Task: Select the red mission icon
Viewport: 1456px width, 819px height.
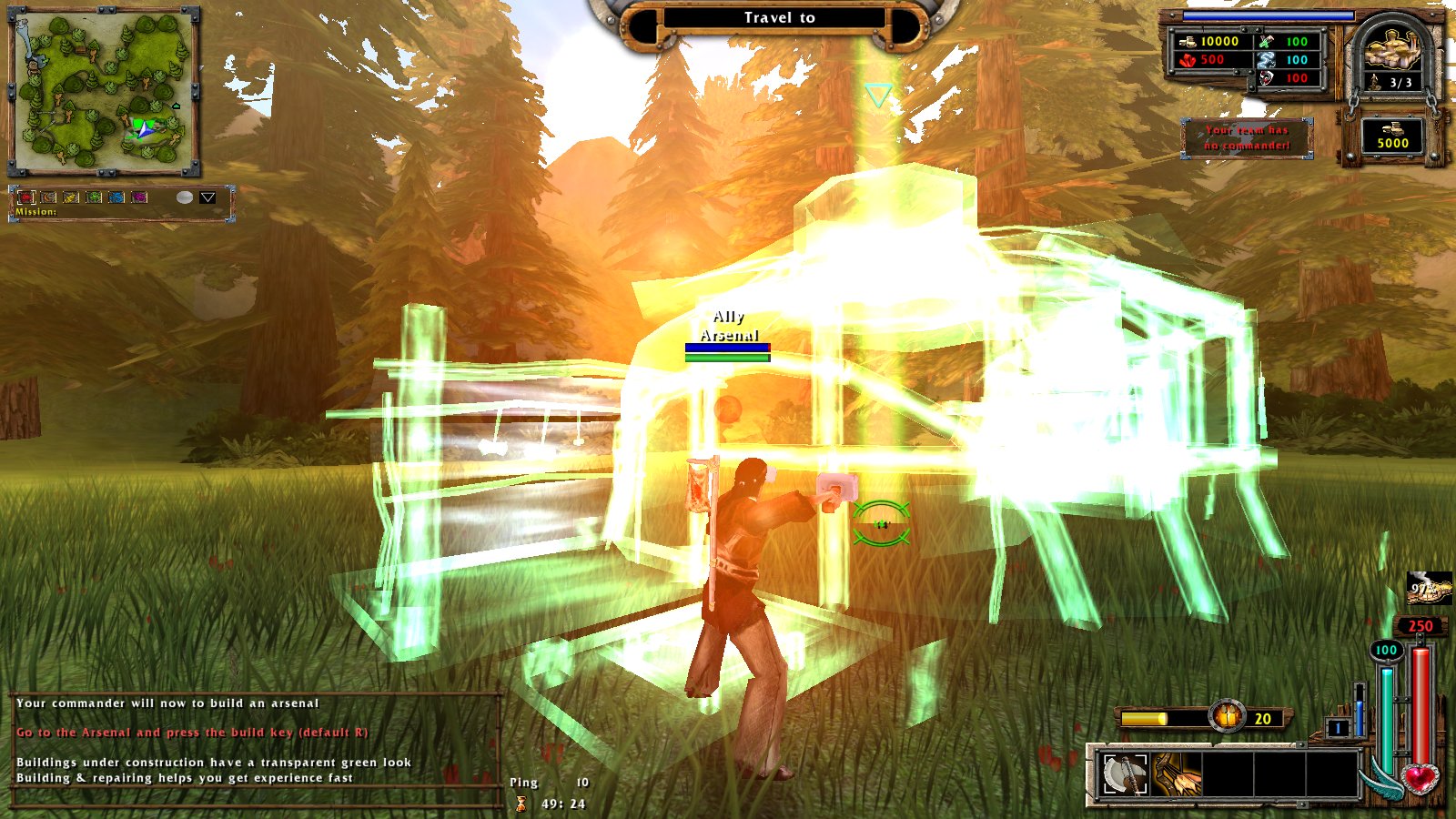Action: [26, 197]
